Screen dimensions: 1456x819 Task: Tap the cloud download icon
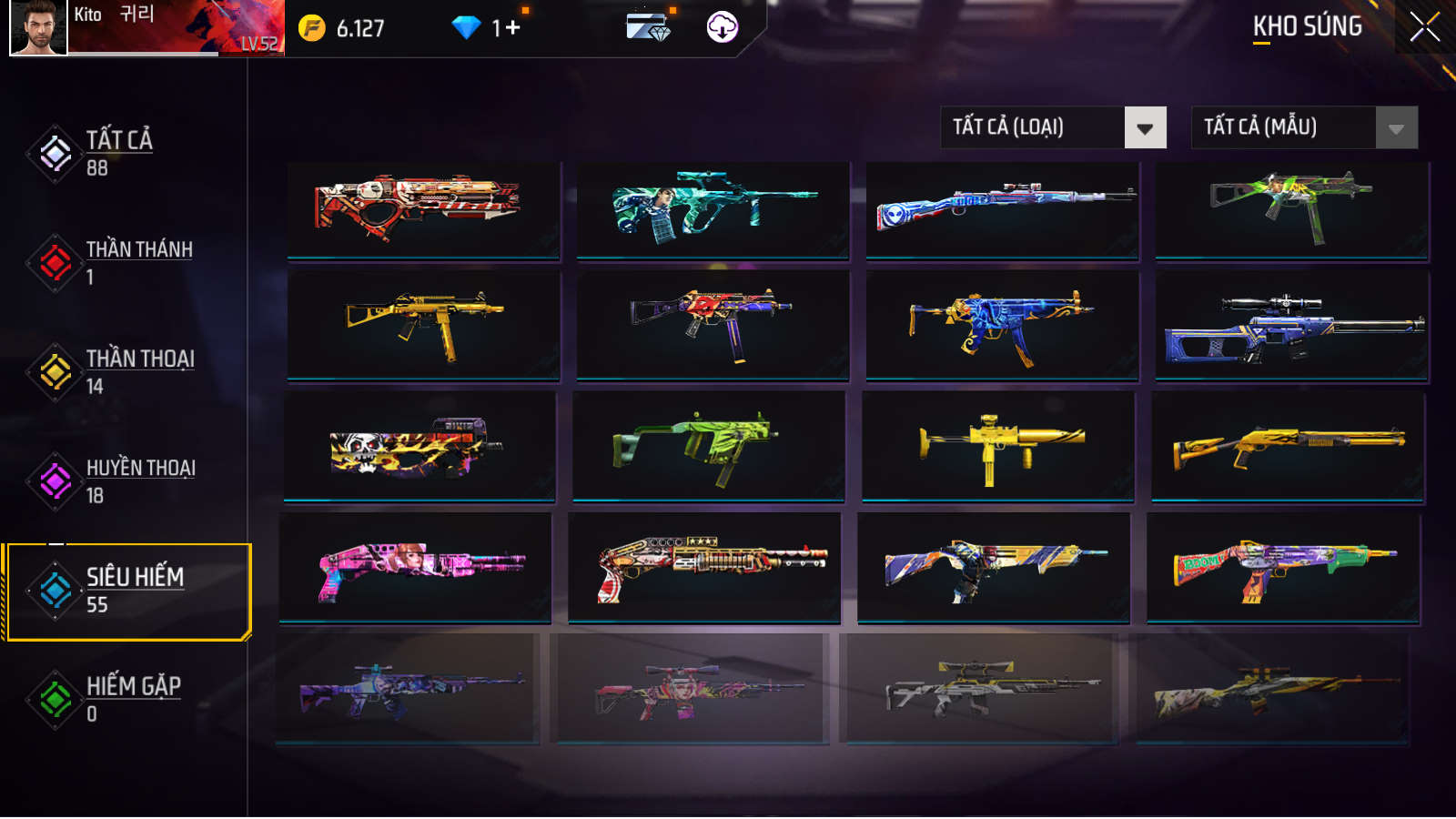[x=723, y=27]
